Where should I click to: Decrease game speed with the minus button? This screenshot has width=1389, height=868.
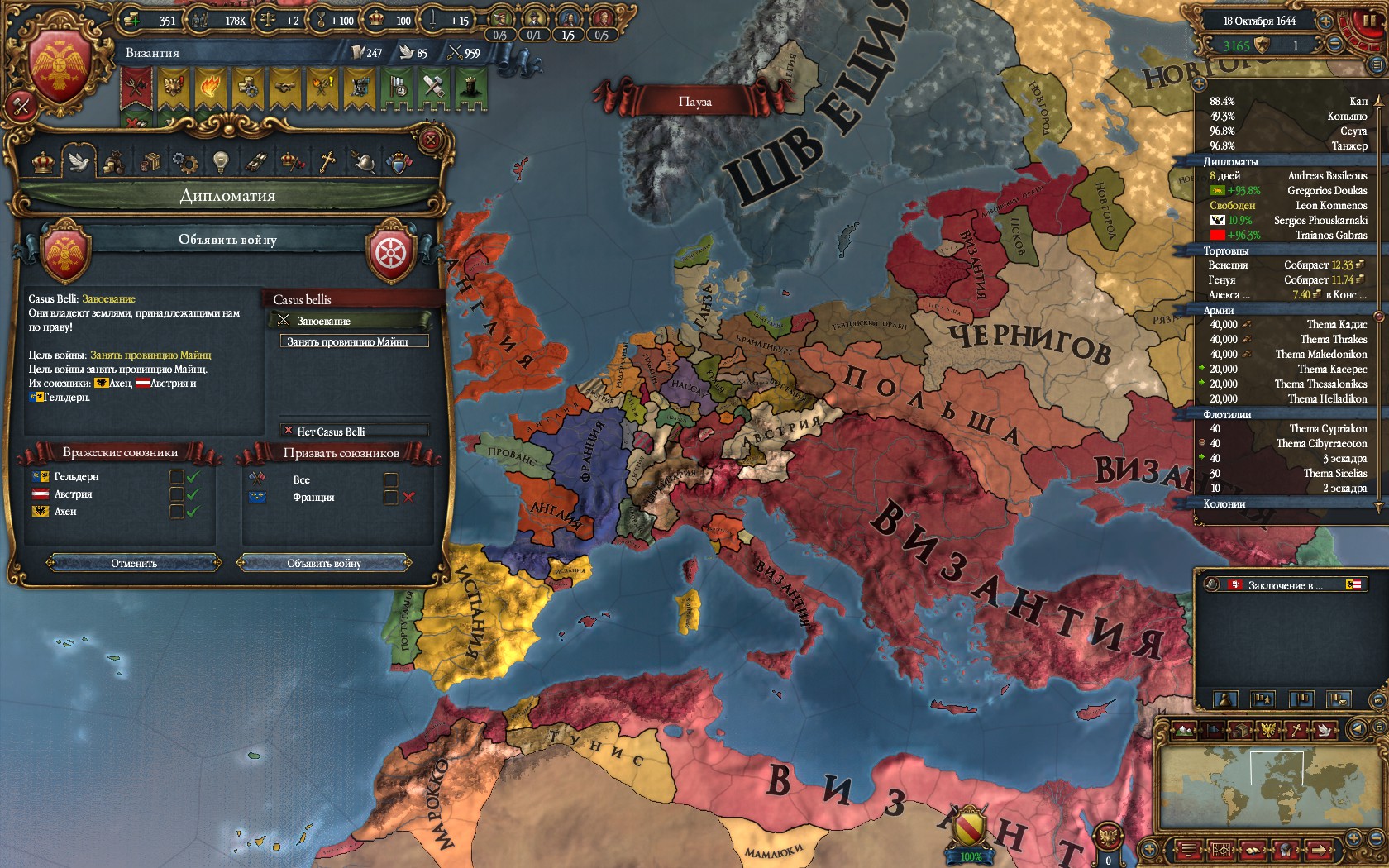(x=1335, y=45)
